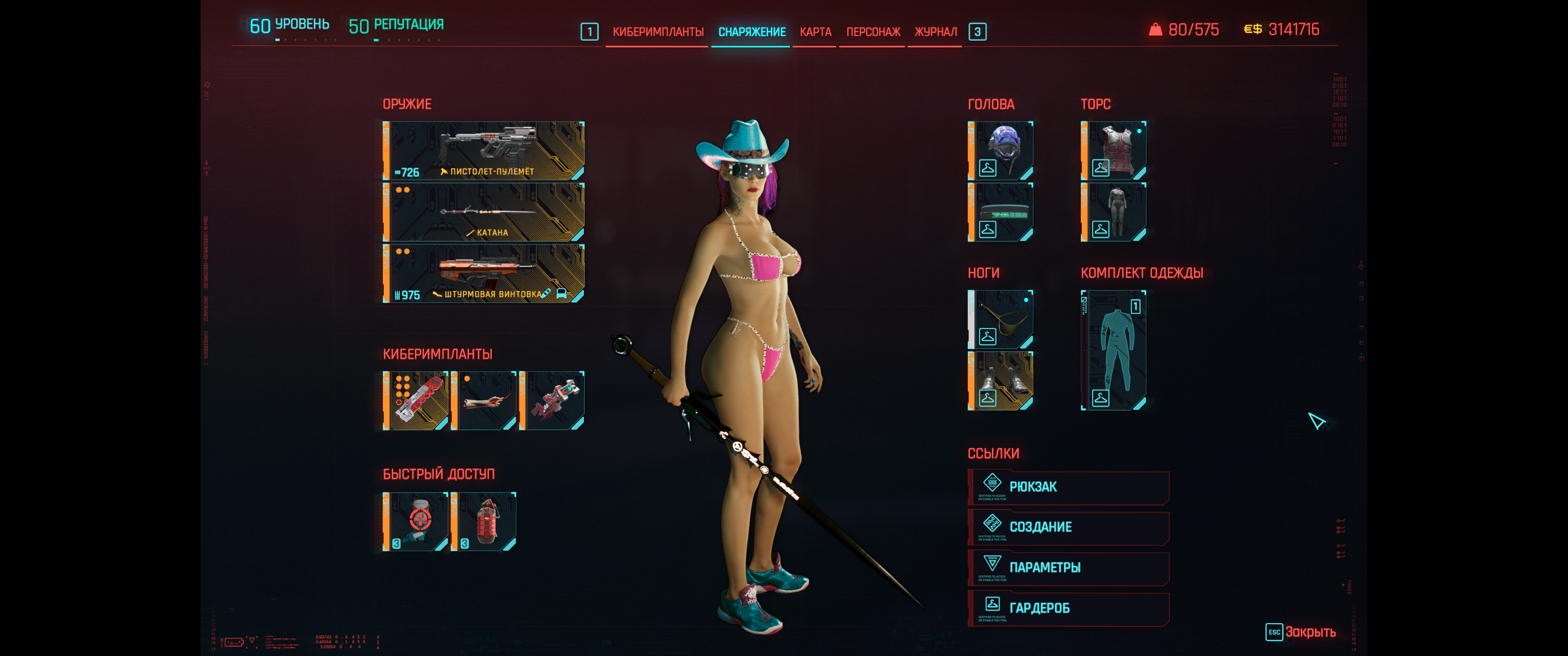Select the submachine gun weapon slot

pyautogui.click(x=484, y=150)
